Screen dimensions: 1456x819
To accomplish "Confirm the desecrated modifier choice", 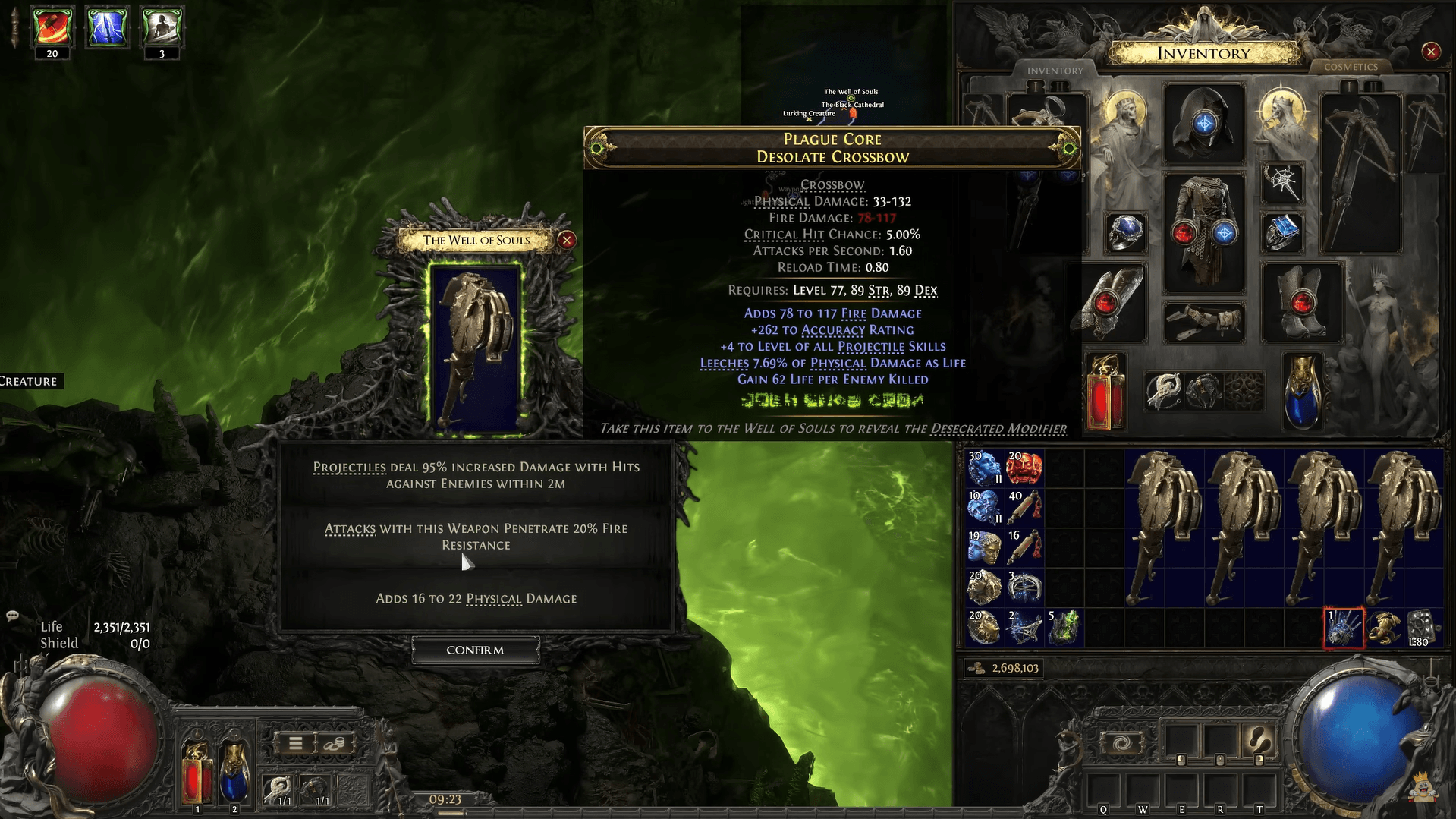I will point(475,650).
